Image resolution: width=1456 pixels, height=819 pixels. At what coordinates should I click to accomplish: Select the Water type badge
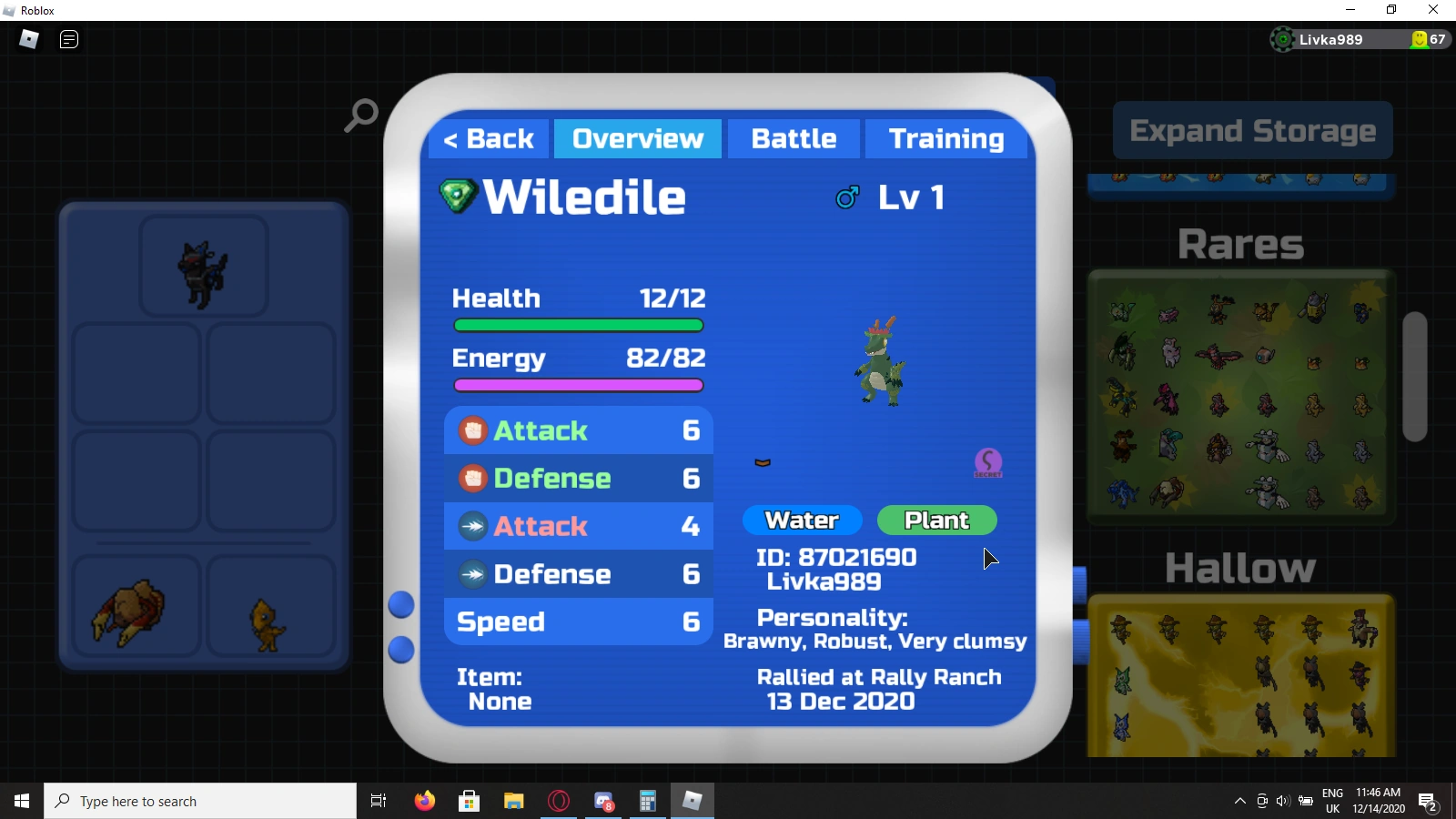802,520
